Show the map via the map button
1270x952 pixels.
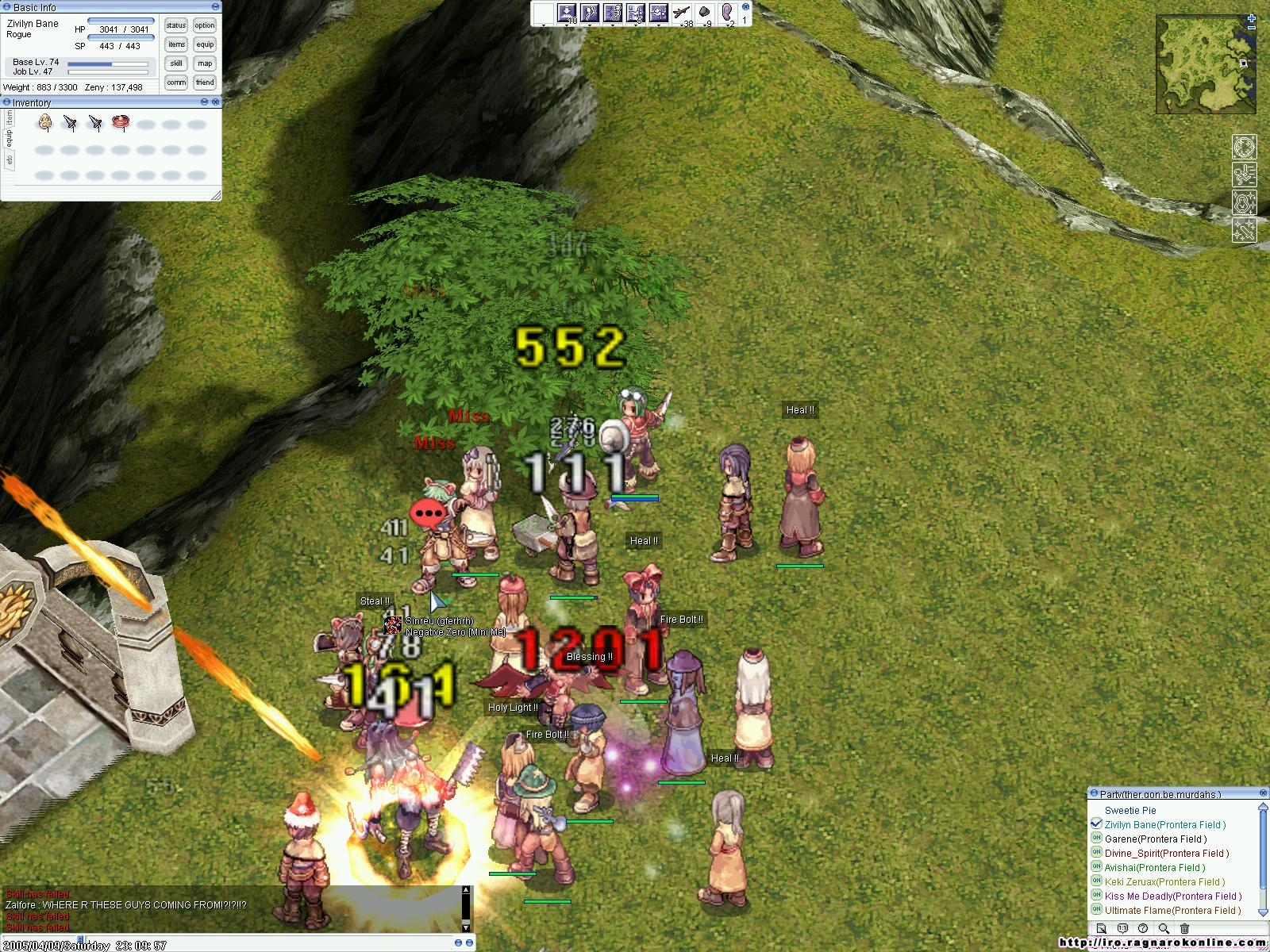point(205,63)
